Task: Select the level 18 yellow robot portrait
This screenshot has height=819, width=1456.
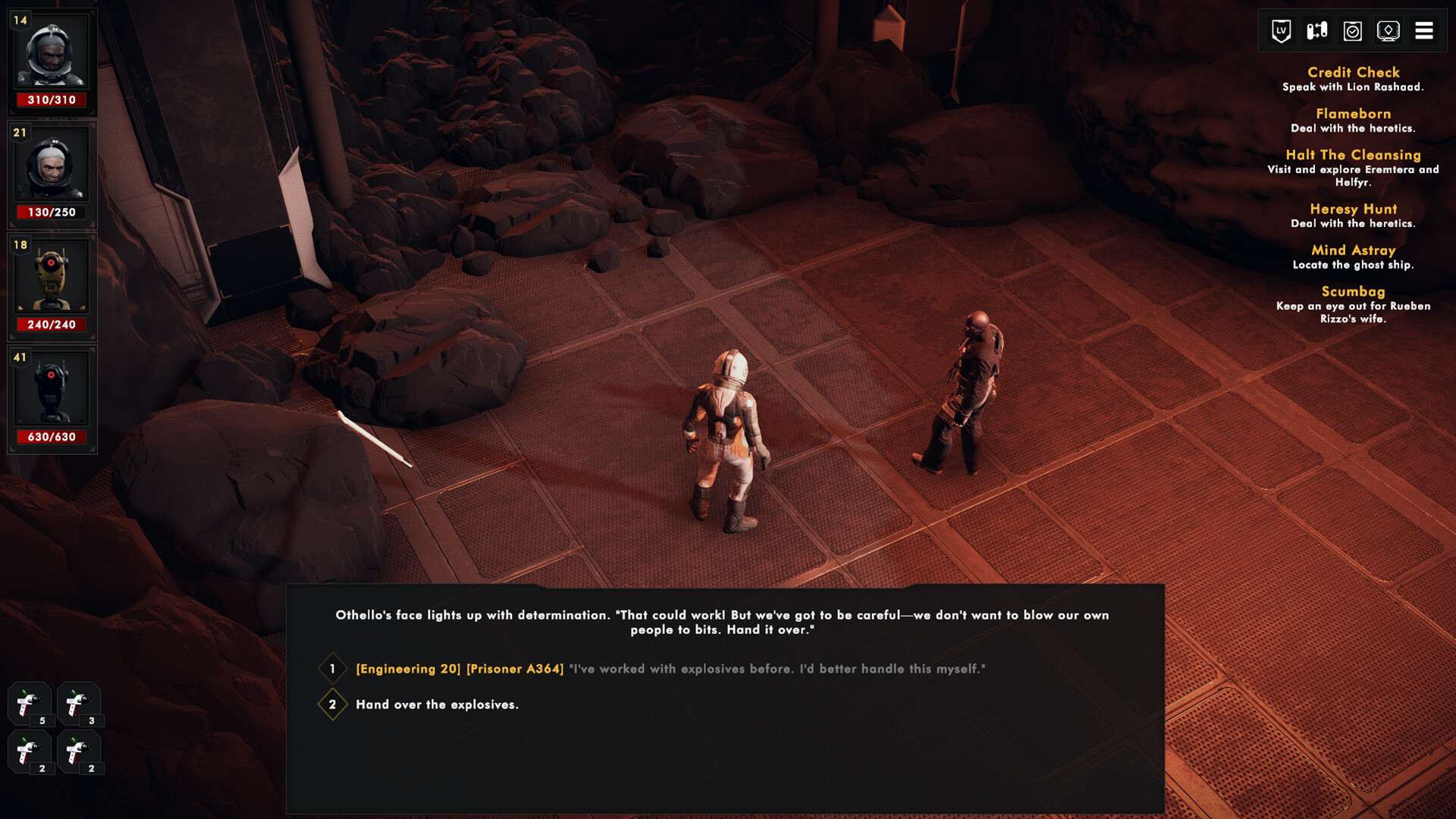Action: (x=52, y=278)
